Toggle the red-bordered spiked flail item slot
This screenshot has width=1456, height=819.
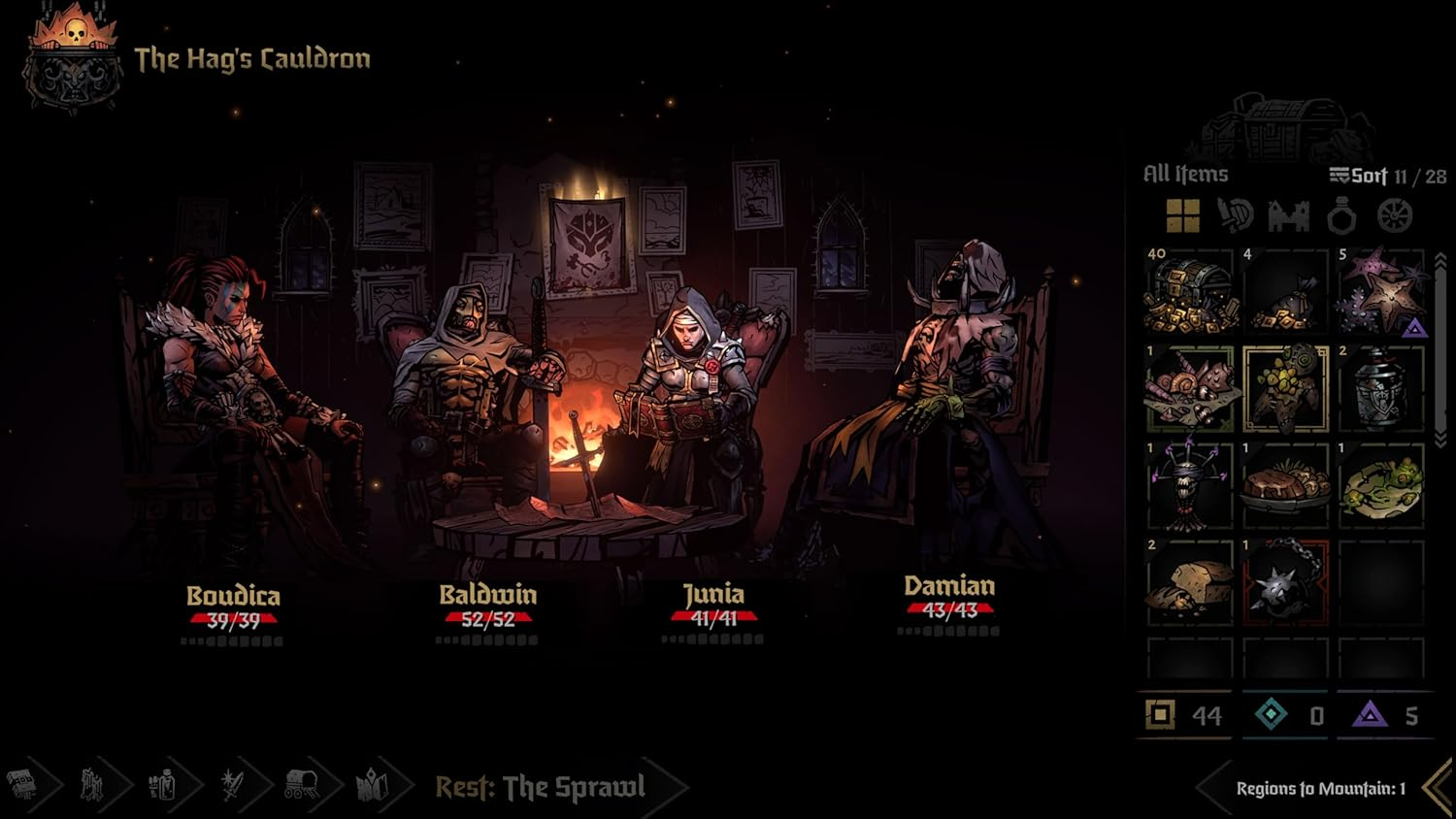[x=1283, y=584]
